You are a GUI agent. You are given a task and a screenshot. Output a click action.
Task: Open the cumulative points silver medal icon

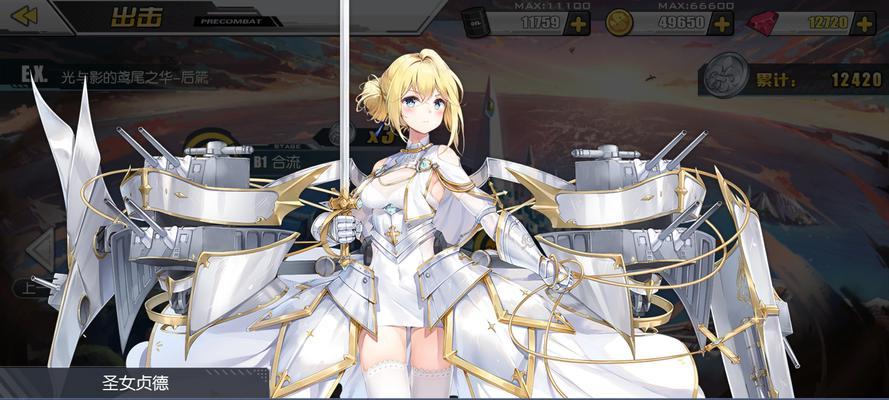[724, 77]
